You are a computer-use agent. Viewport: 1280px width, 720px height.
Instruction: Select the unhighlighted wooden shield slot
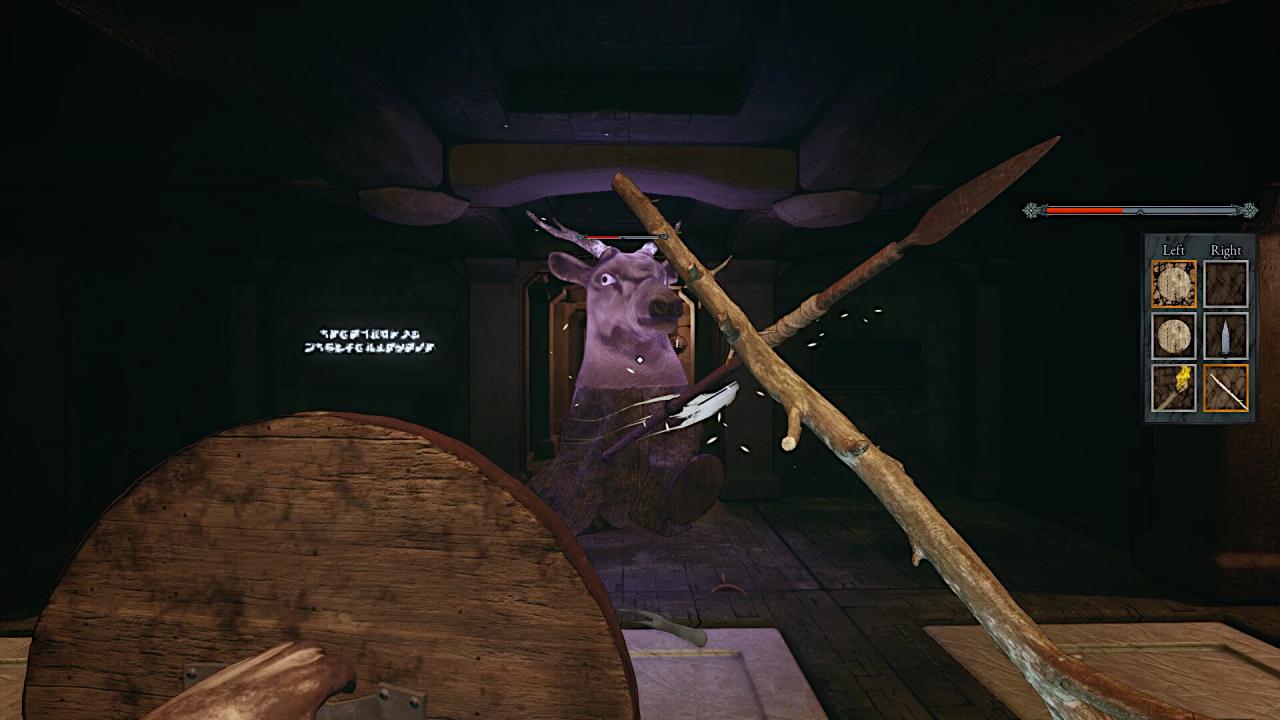point(1173,336)
